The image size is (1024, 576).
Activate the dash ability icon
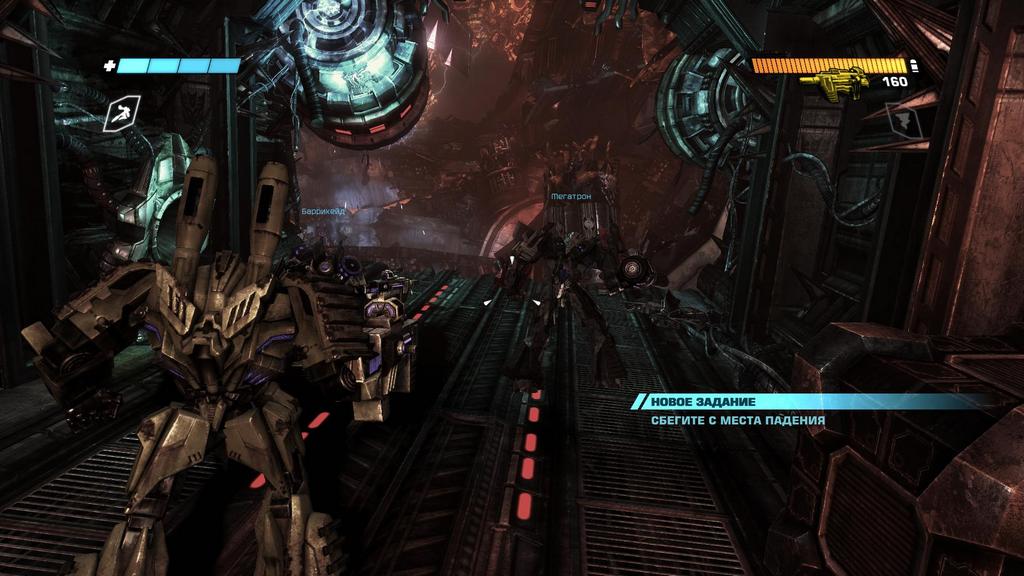120,115
